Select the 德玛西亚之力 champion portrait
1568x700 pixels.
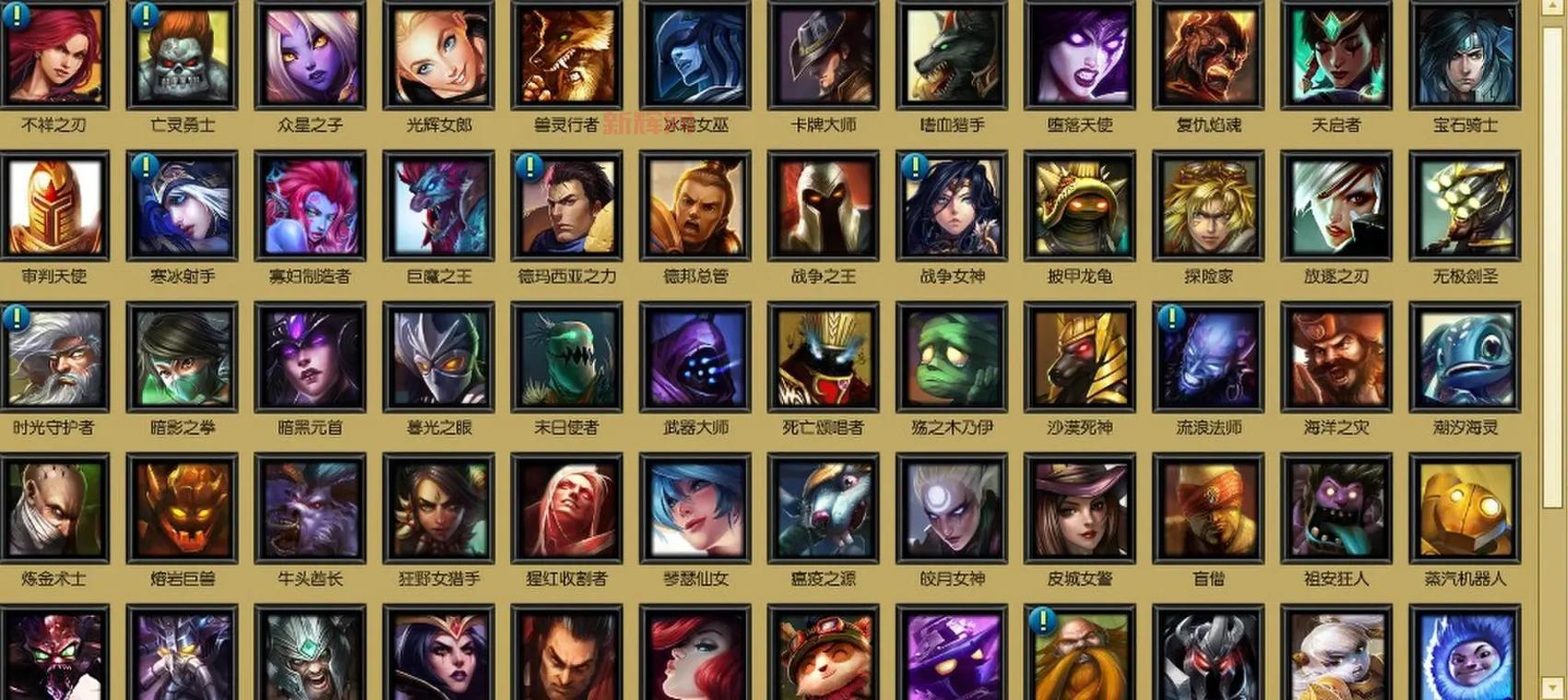click(x=565, y=207)
